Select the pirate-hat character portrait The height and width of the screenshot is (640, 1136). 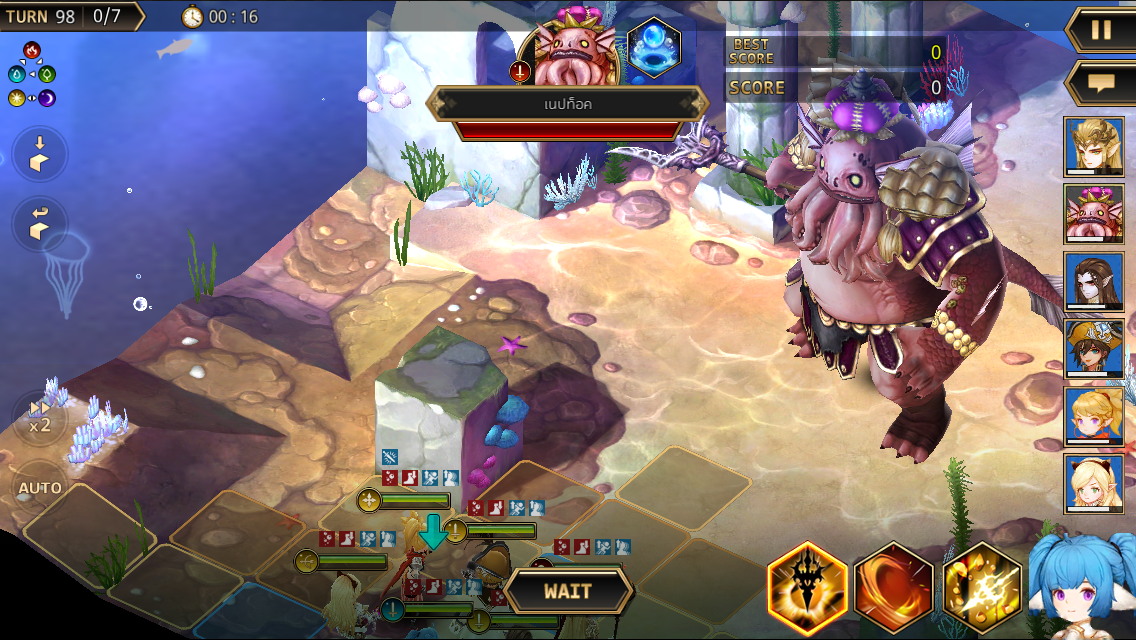(x=1094, y=349)
